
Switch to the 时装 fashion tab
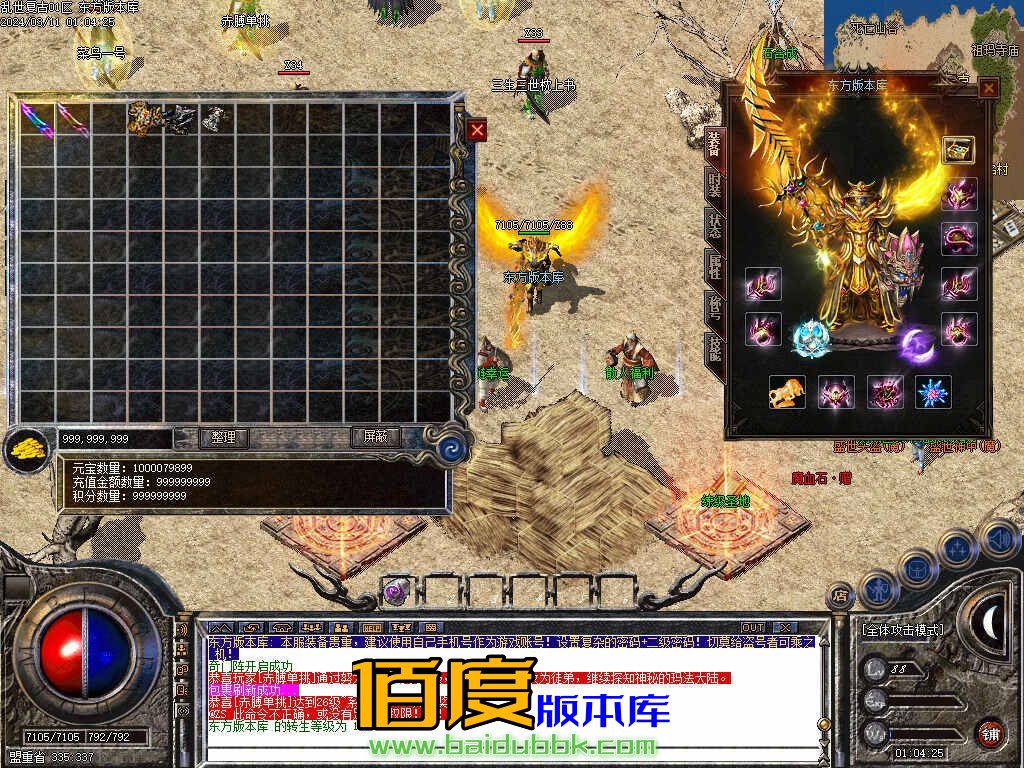(x=714, y=184)
